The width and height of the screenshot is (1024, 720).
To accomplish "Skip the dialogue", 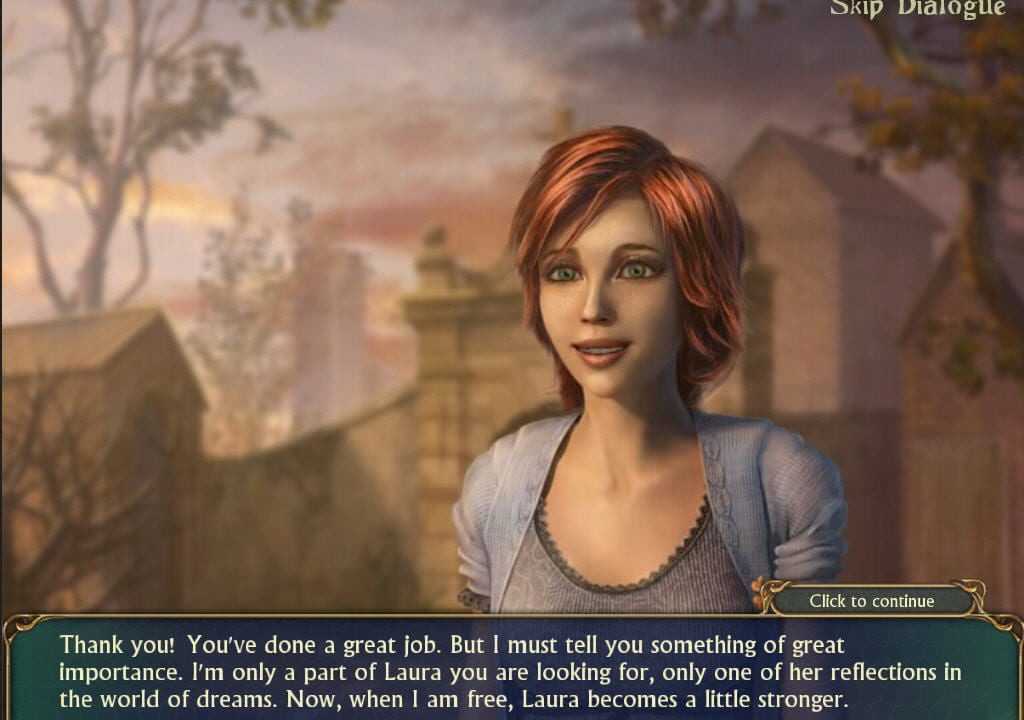I will 917,9.
